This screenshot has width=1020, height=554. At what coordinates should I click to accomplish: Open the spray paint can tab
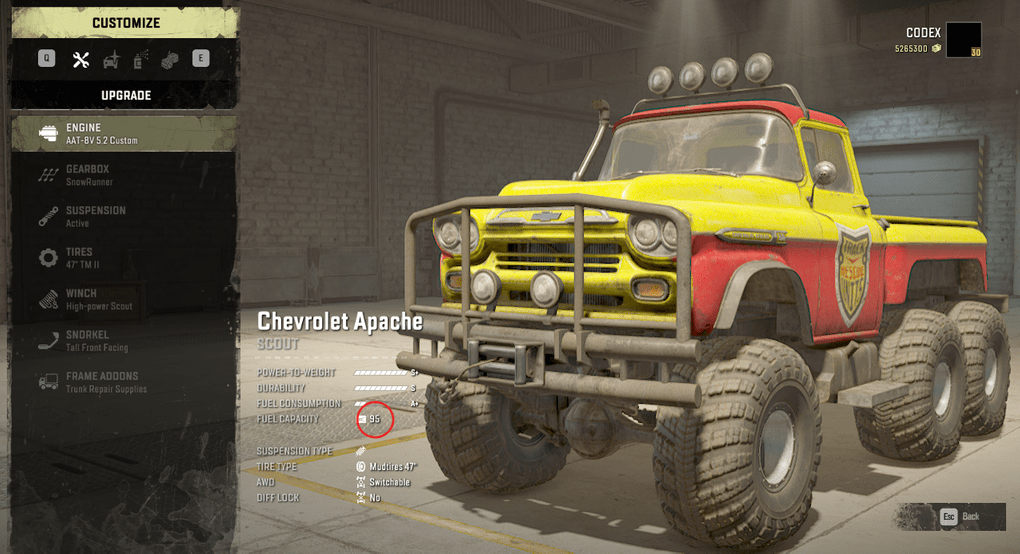pyautogui.click(x=140, y=59)
